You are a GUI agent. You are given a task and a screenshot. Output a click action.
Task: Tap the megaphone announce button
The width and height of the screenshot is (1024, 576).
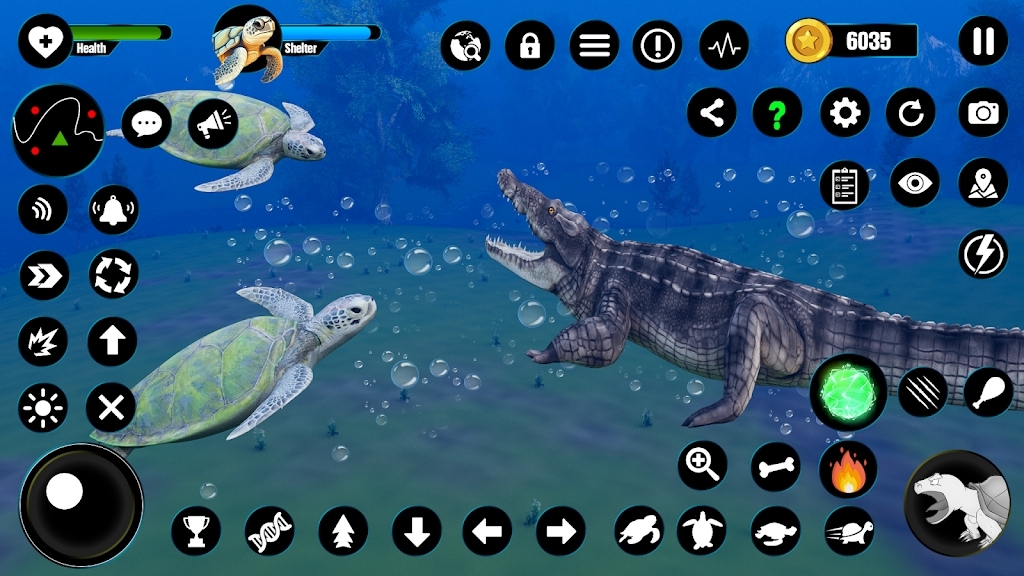pyautogui.click(x=213, y=124)
